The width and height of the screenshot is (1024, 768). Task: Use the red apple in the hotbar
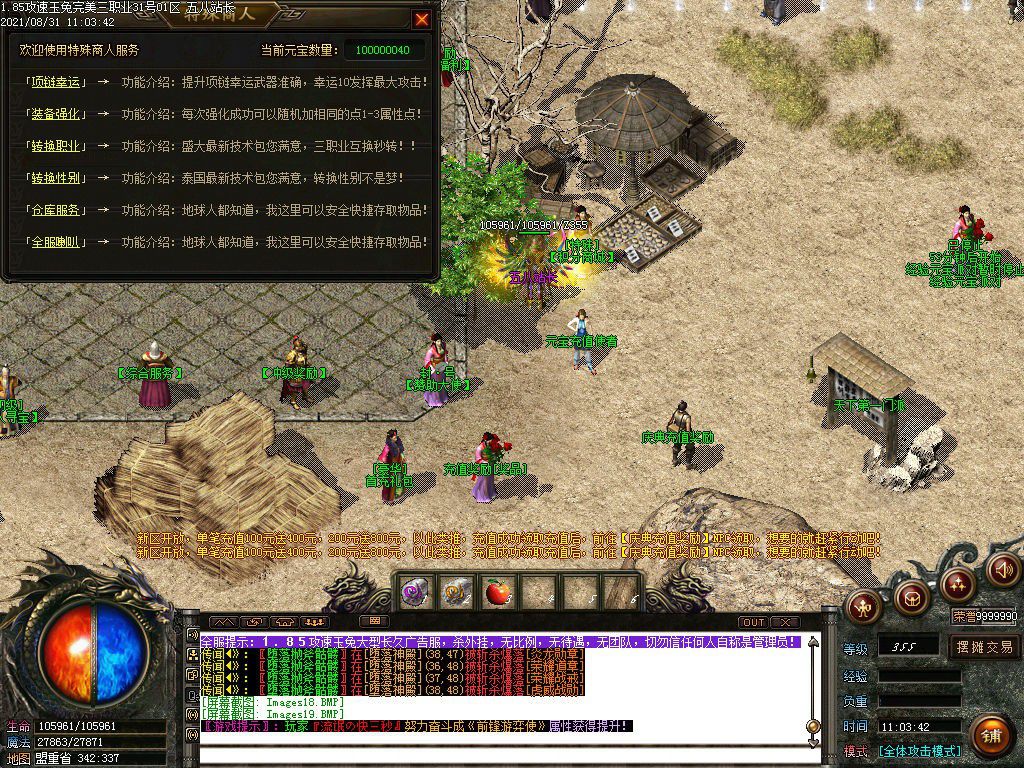pyautogui.click(x=496, y=592)
